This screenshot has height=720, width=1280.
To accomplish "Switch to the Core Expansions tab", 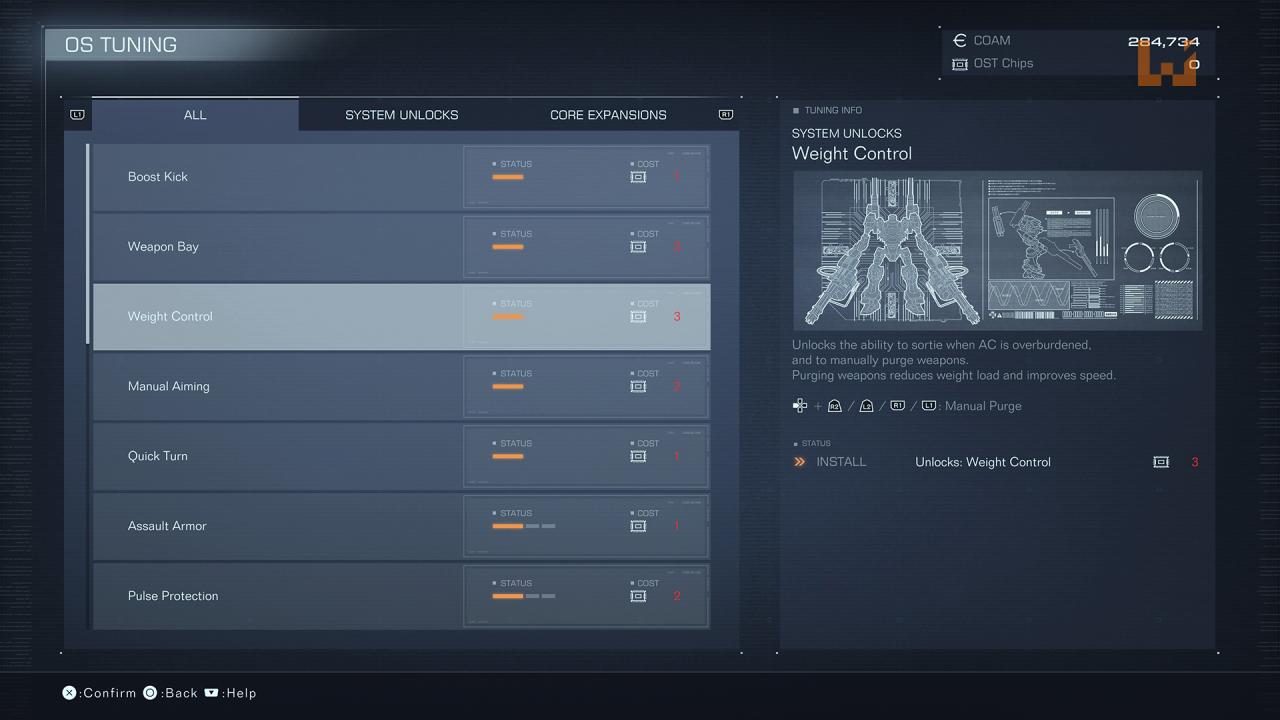I will (608, 115).
